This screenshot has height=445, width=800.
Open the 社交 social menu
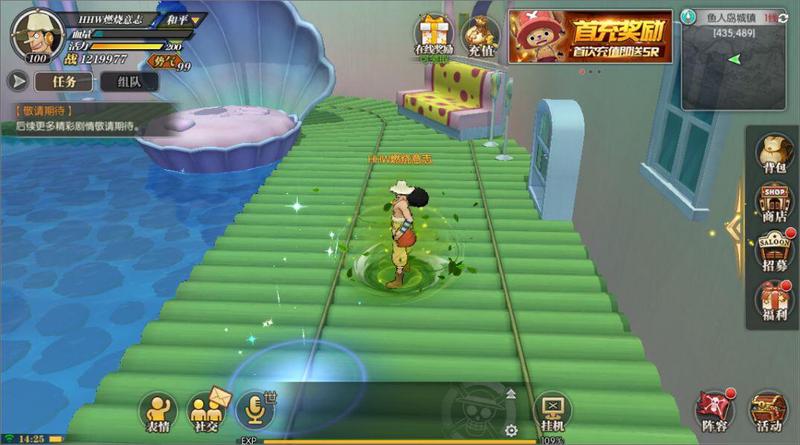(x=205, y=410)
